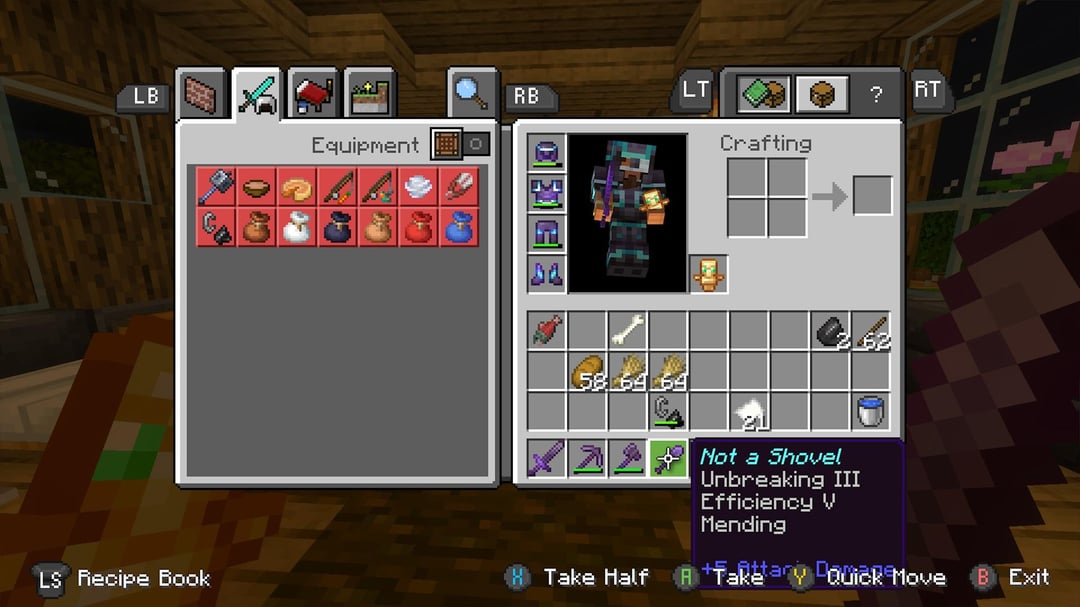Open the magnifying glass search tab

pos(472,94)
